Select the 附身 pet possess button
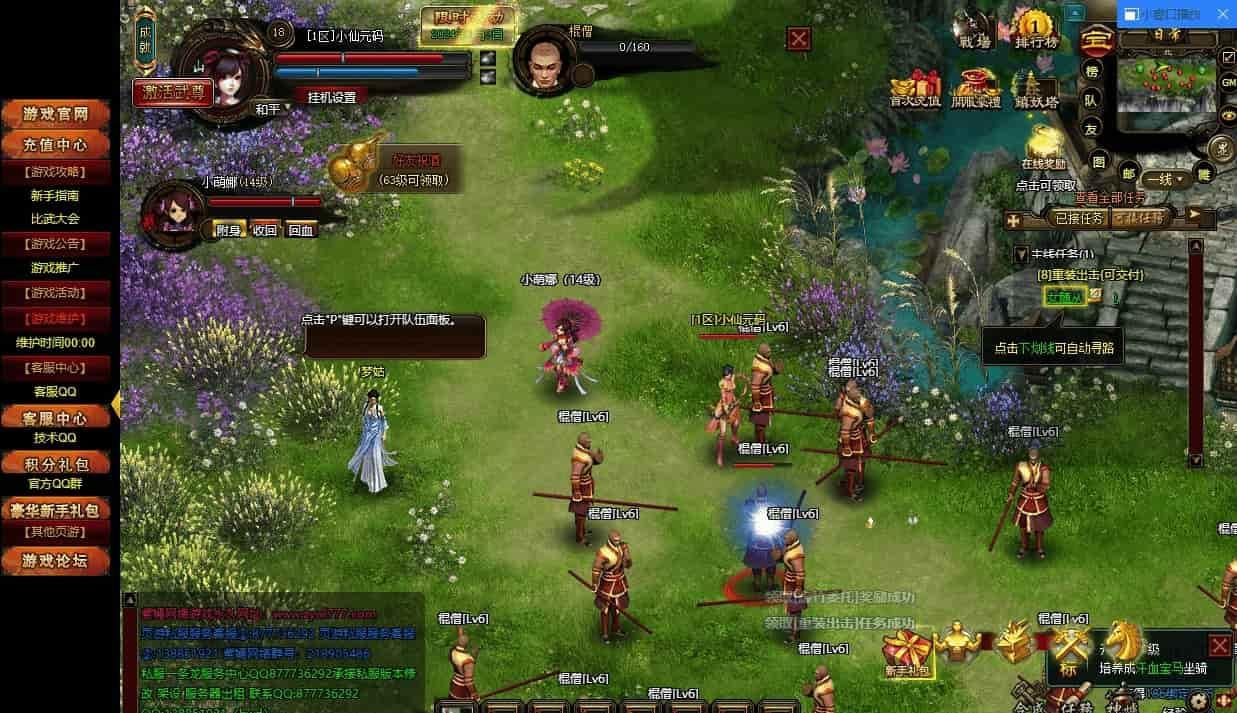This screenshot has width=1237, height=713. click(229, 230)
